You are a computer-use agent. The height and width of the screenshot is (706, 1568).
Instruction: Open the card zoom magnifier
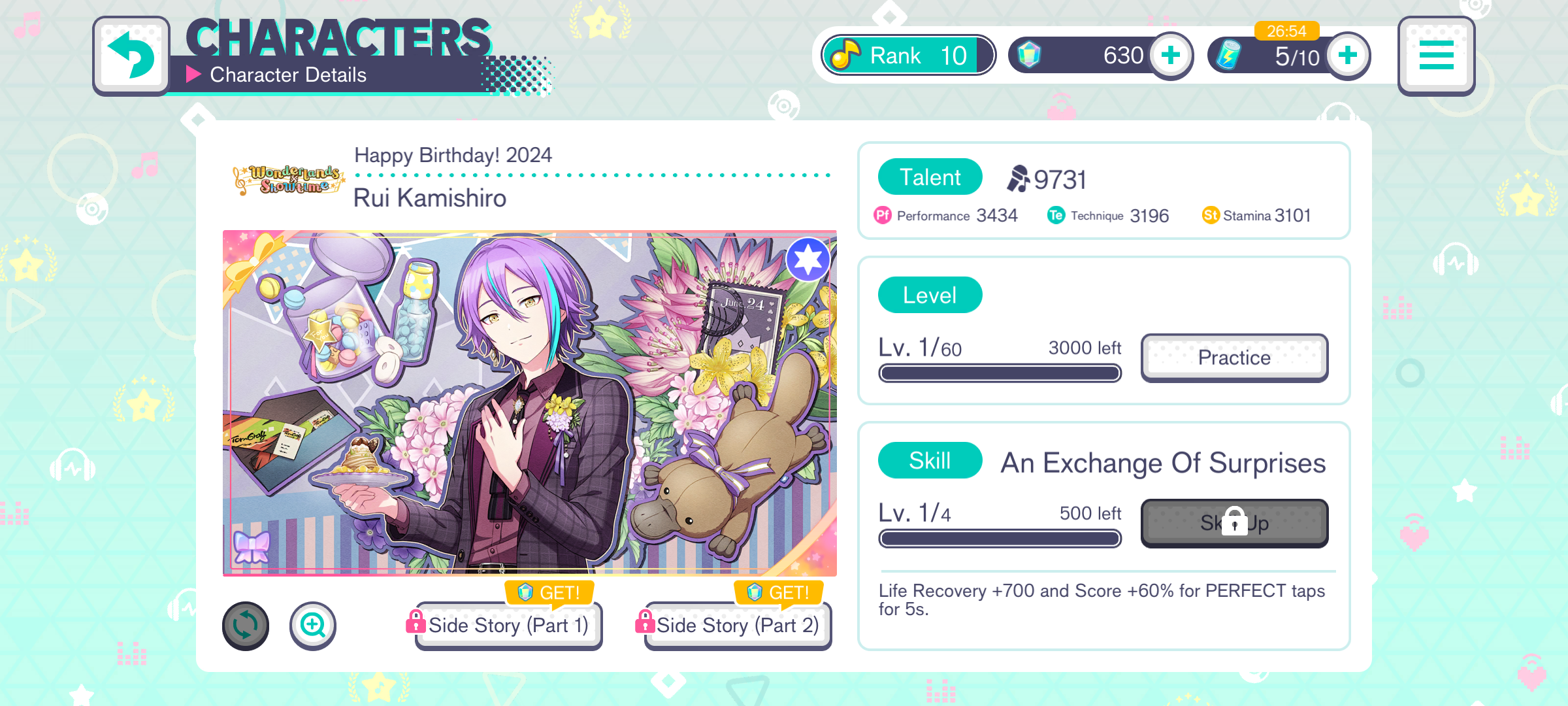click(x=313, y=626)
